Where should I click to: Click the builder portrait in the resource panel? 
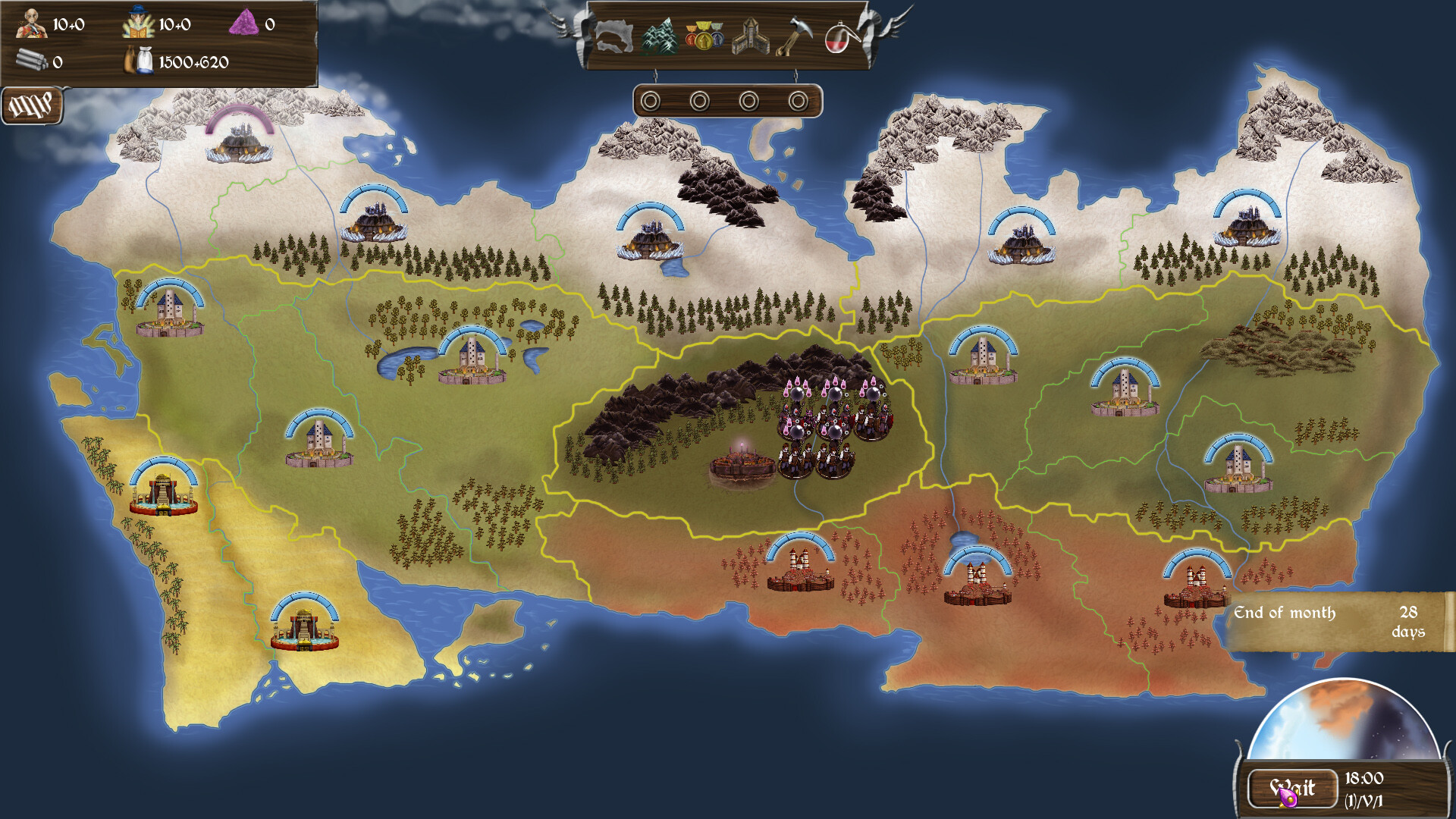tap(32, 23)
